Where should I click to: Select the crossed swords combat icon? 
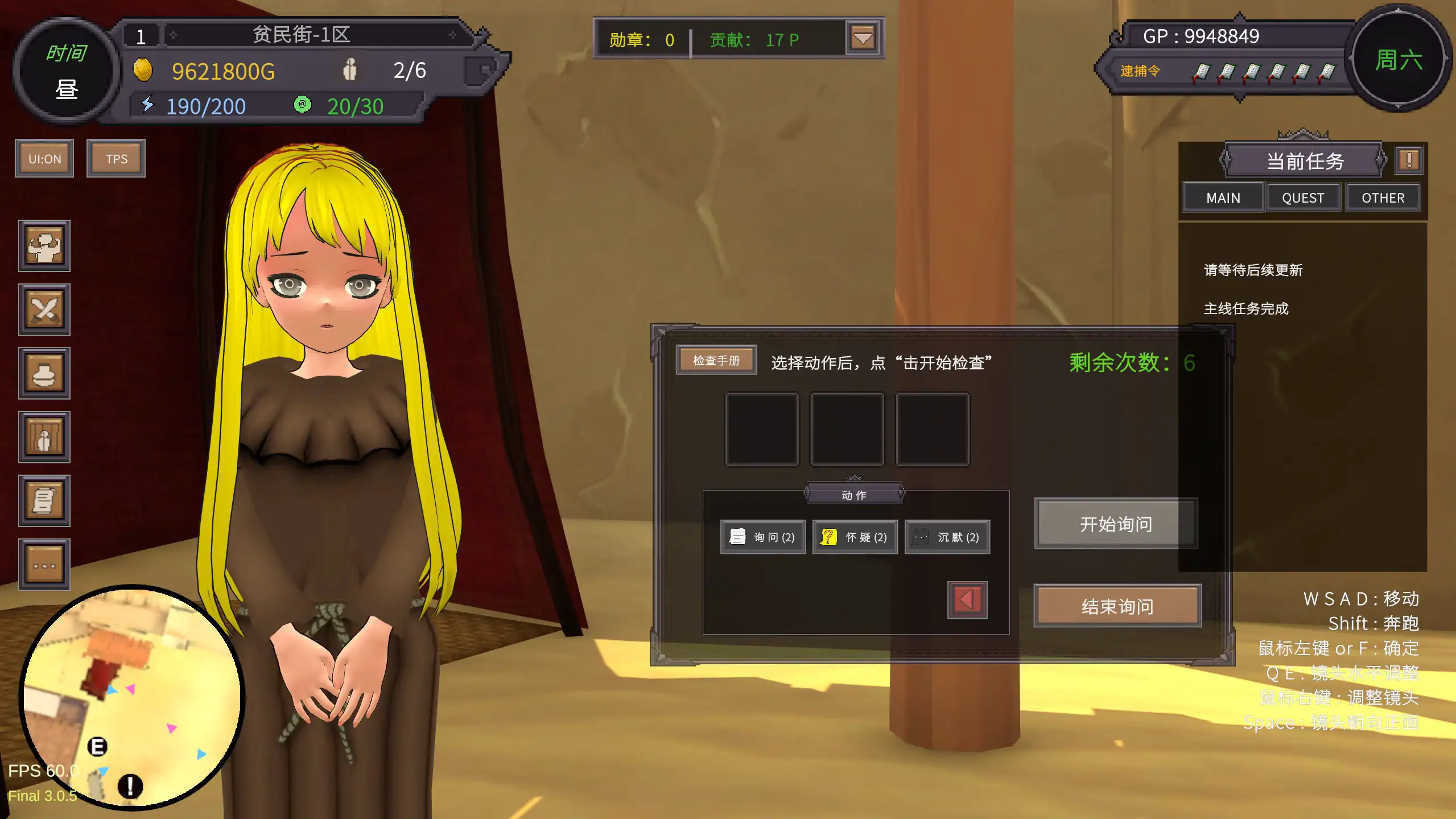coord(44,309)
